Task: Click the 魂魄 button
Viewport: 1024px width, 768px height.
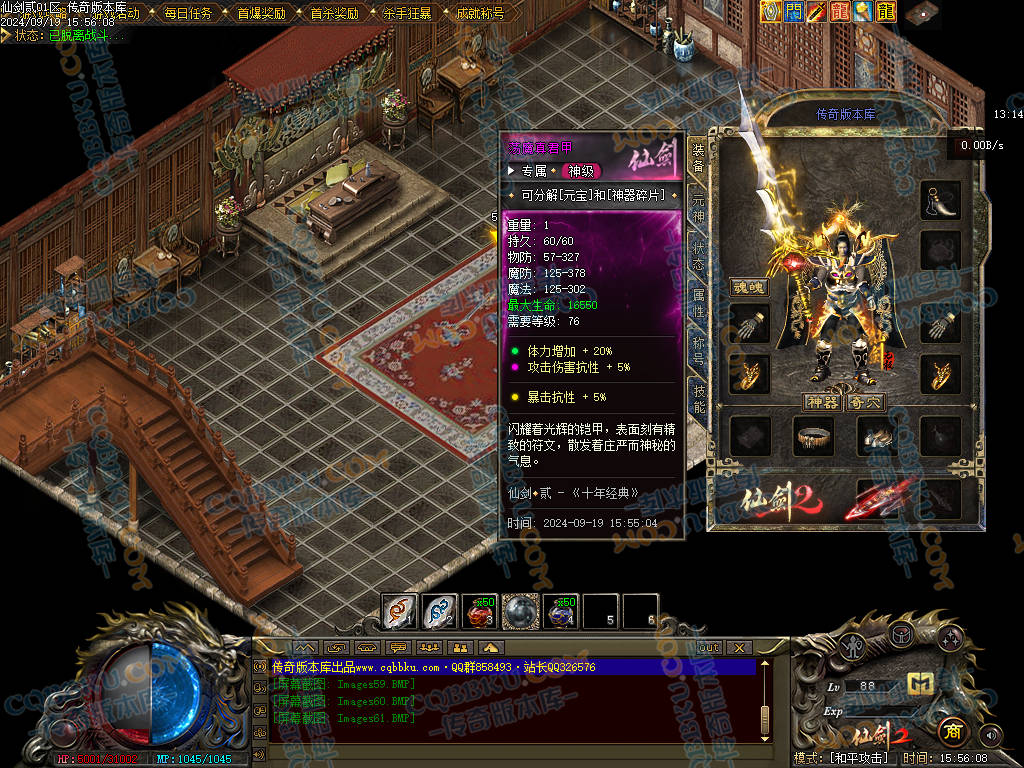Action: coord(747,287)
